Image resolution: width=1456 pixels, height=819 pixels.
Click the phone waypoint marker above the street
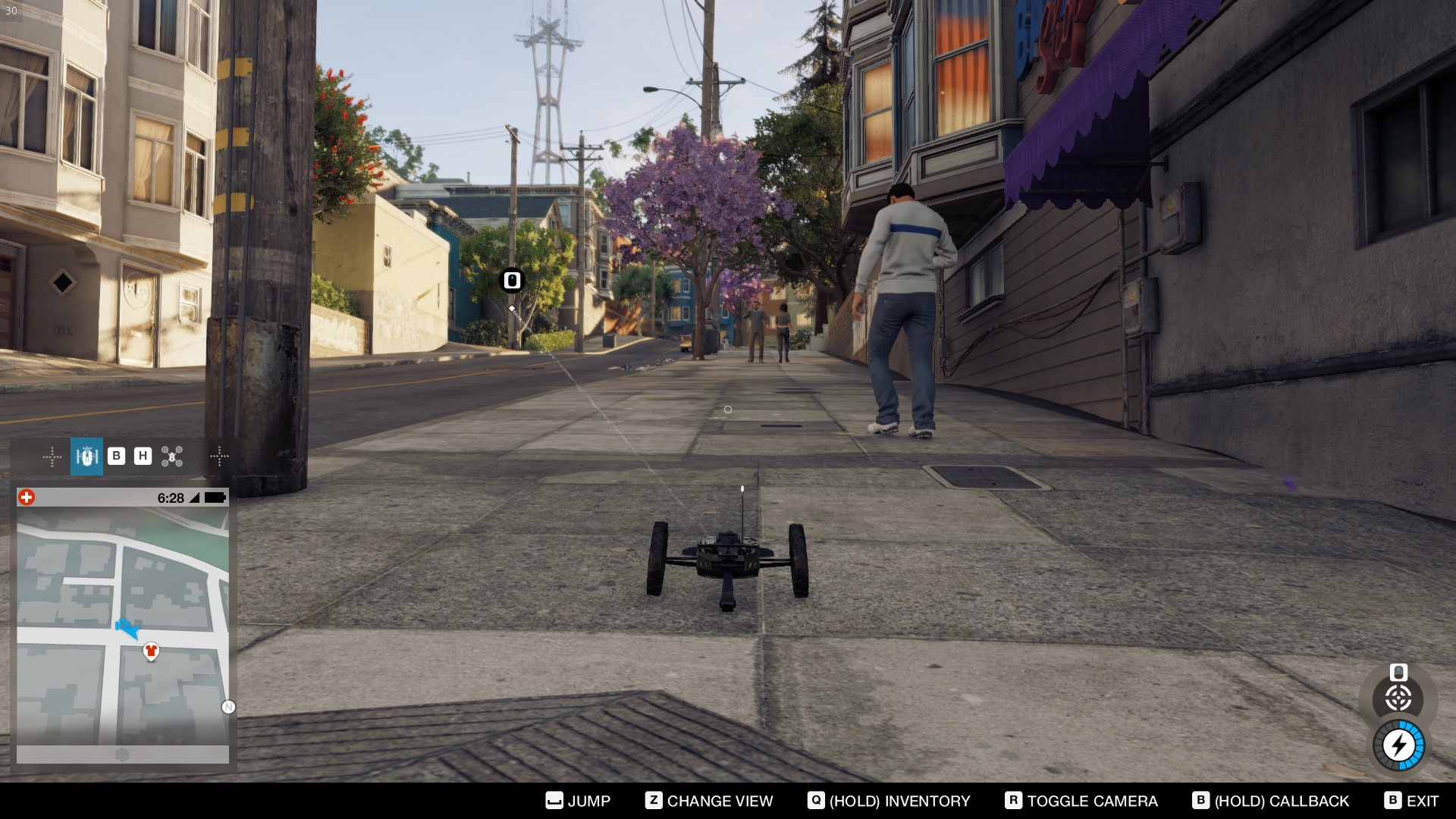coord(512,281)
